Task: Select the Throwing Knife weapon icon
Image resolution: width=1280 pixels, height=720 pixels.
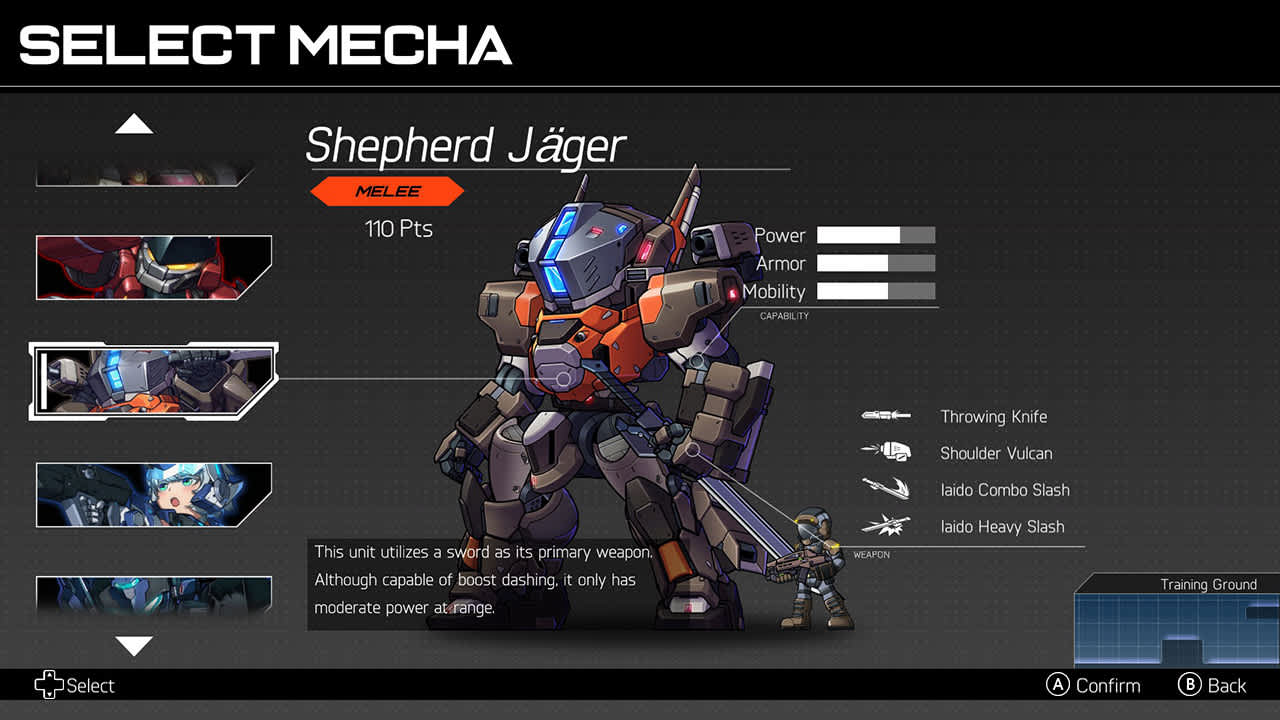Action: point(884,416)
